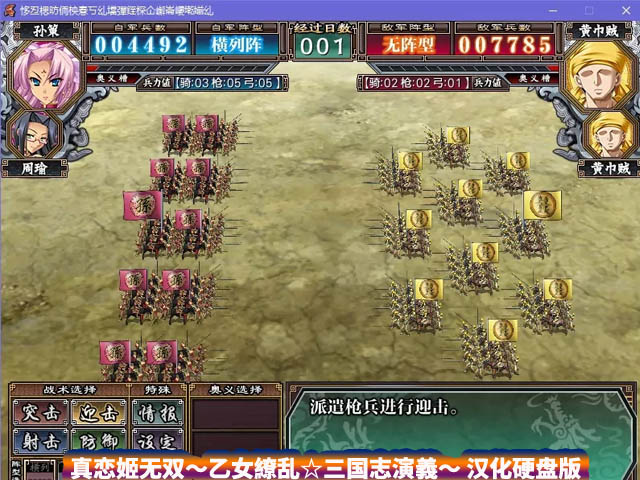Select the 迎击 intercept tactic
640x480 pixels.
pos(98,413)
